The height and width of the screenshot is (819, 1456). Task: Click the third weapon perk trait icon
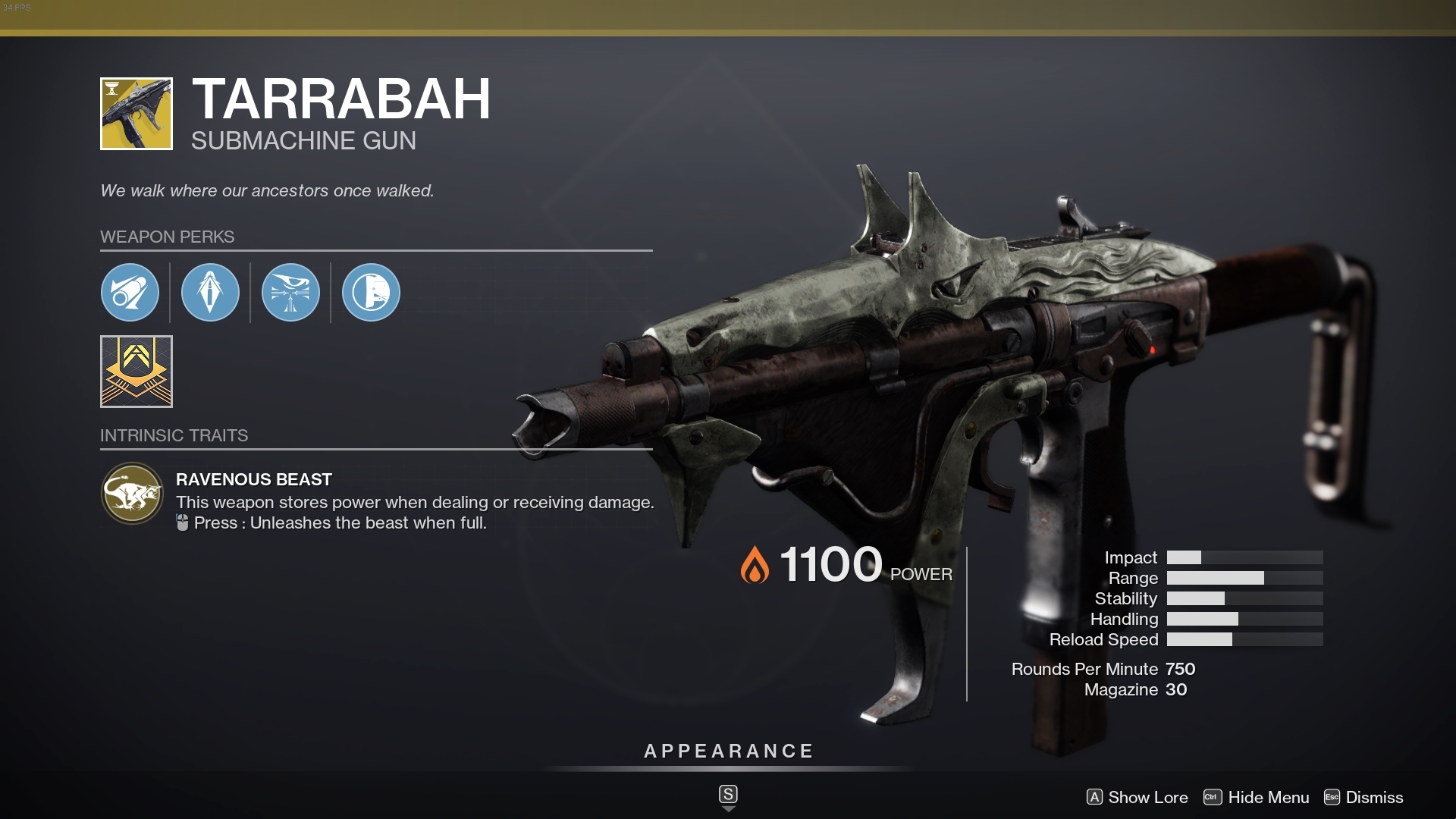click(290, 292)
